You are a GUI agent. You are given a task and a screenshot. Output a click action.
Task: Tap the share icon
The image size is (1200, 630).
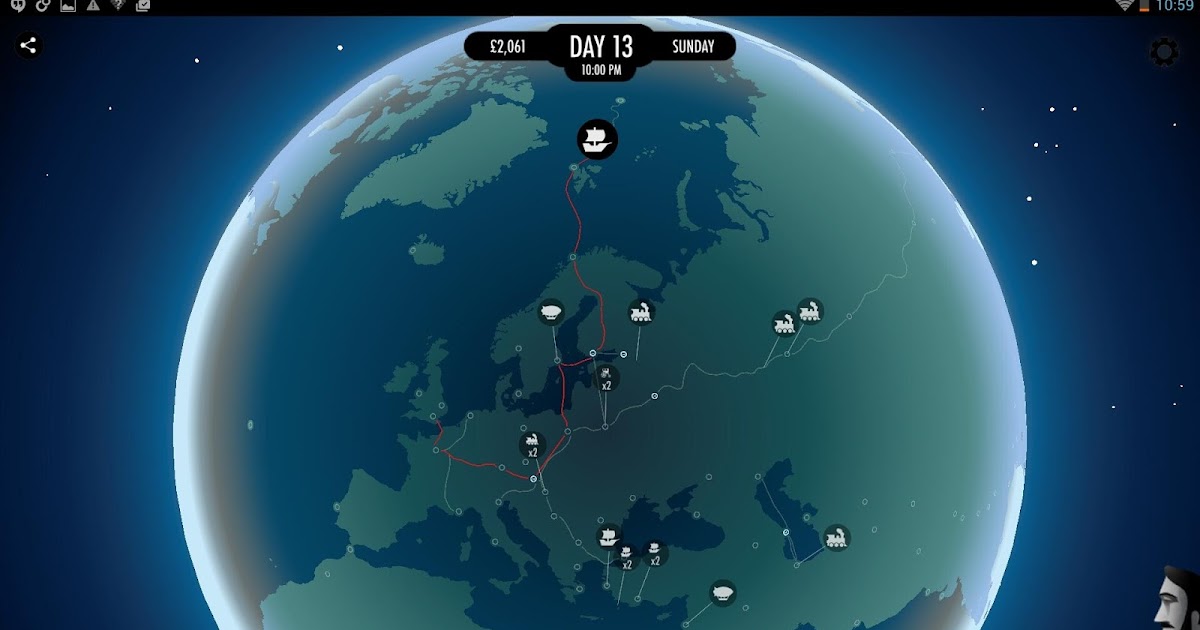pos(29,45)
